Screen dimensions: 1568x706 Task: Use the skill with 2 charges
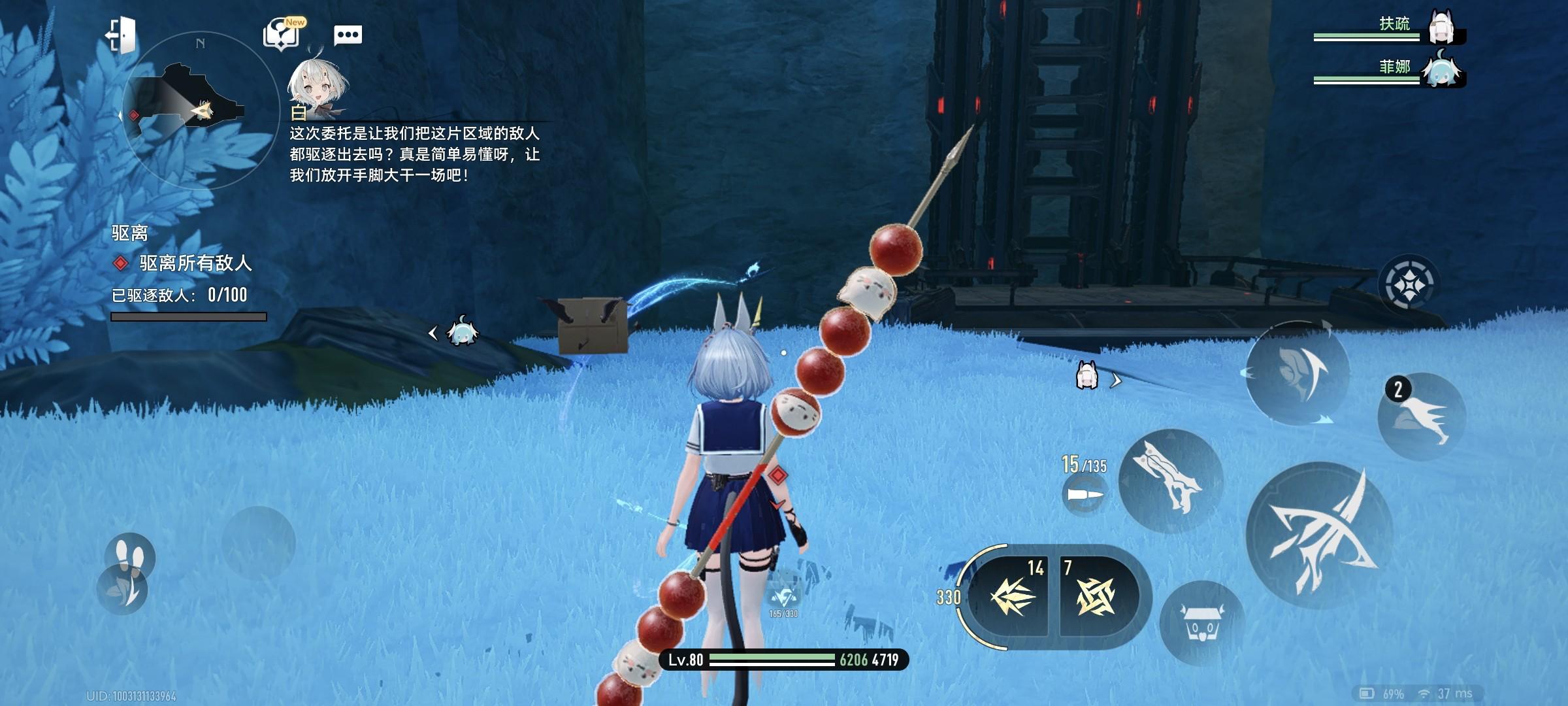1422,416
